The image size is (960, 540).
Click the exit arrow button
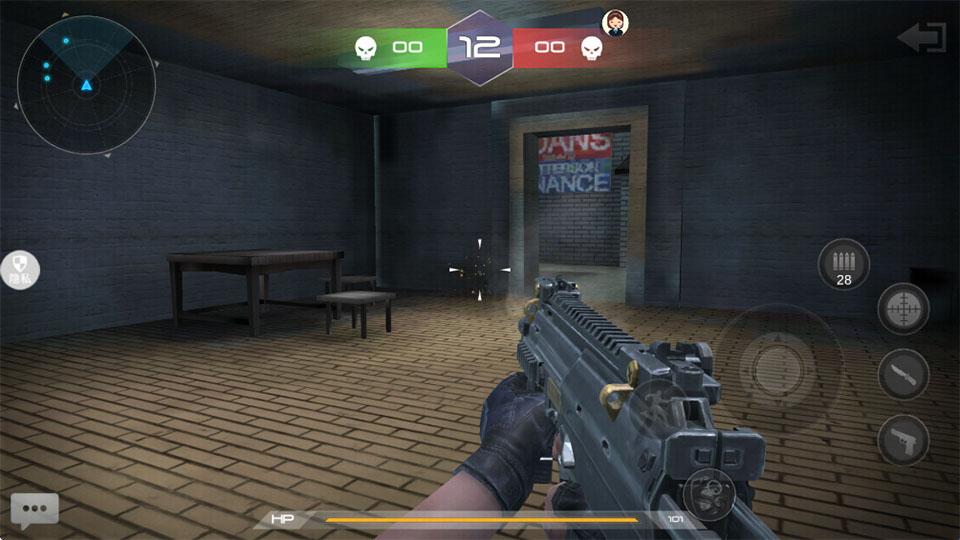tap(921, 38)
